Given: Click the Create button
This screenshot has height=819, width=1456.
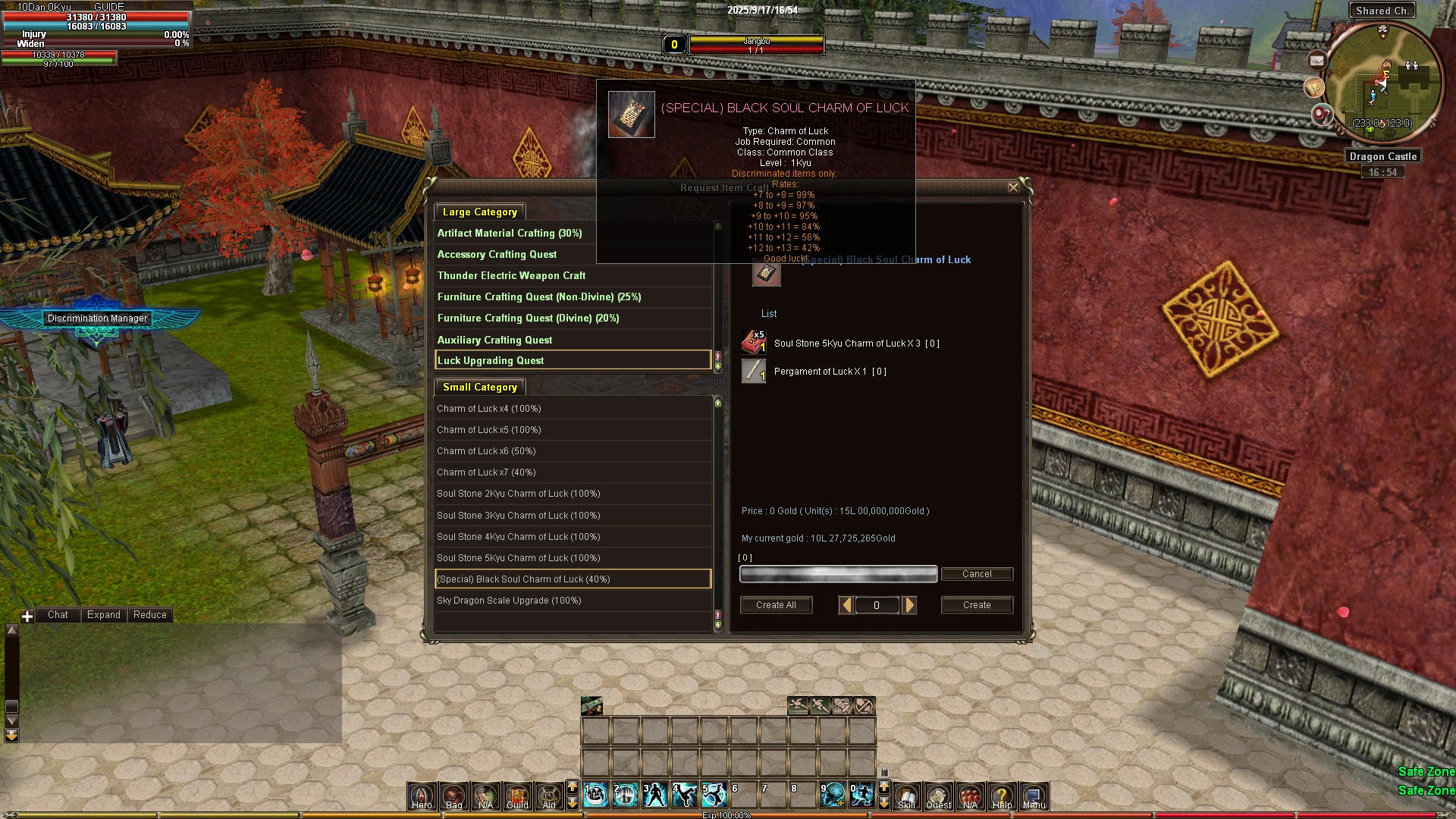Looking at the screenshot, I should click(977, 605).
